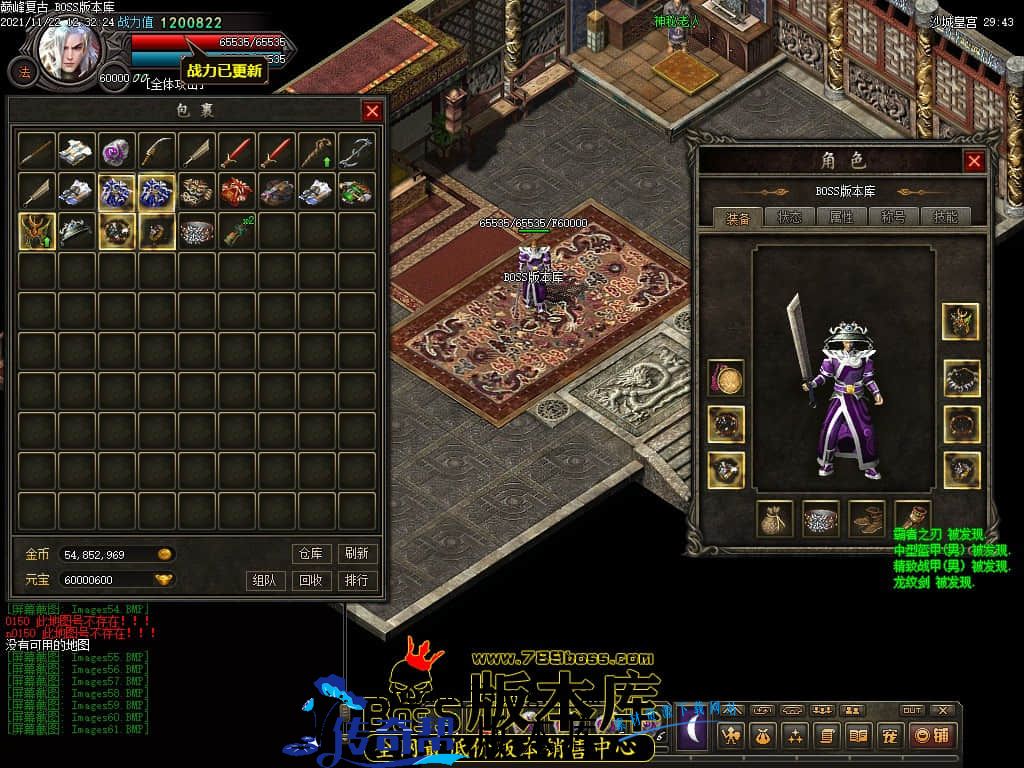The width and height of the screenshot is (1024, 768).
Task: Open the 仓库 warehouse button
Action: pyautogui.click(x=310, y=553)
